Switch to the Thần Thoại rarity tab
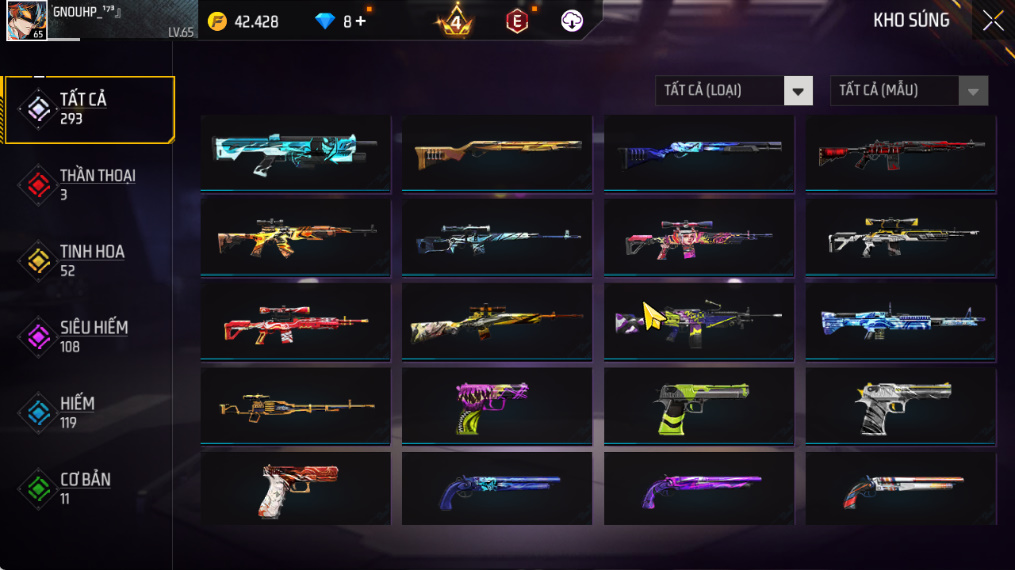This screenshot has width=1015, height=570. coord(88,184)
